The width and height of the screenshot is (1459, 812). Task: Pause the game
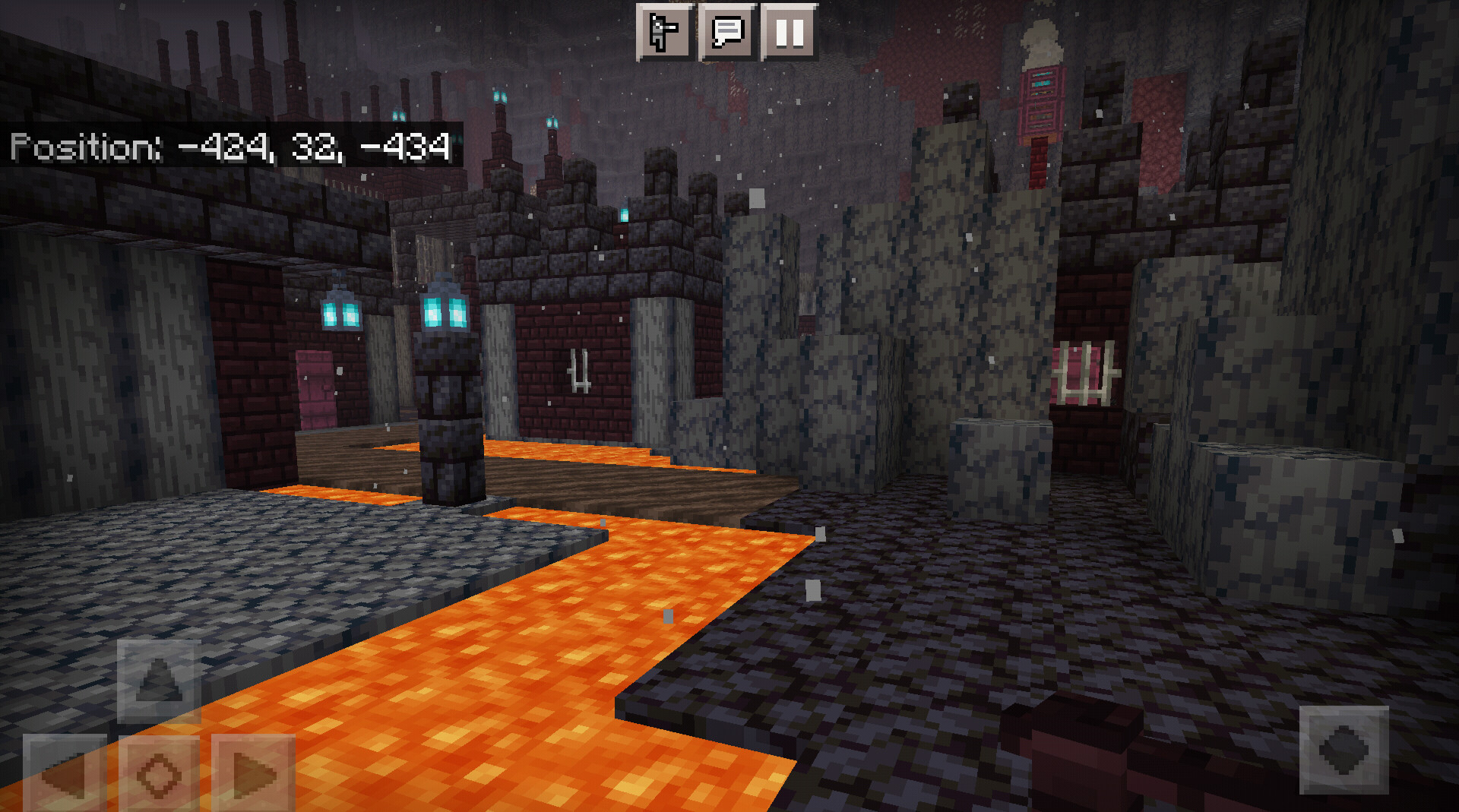click(790, 32)
